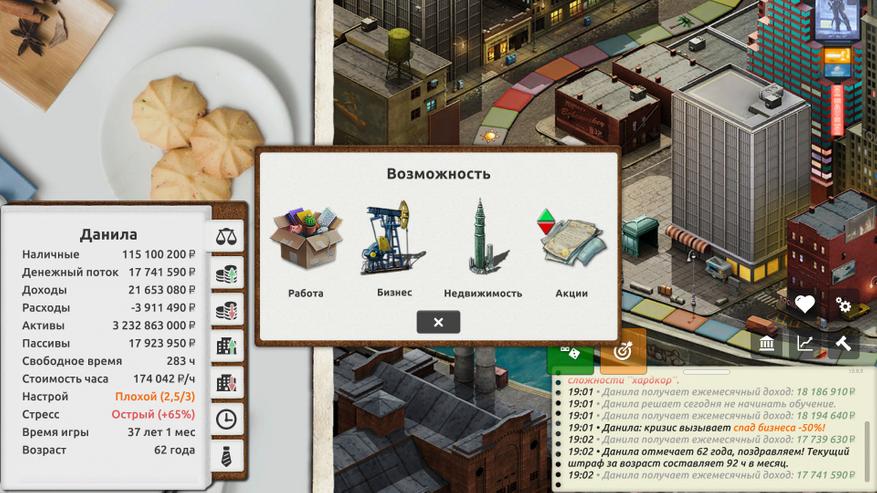Image resolution: width=877 pixels, height=493 pixels.
Task: Switch to the coins income tab
Action: click(226, 274)
